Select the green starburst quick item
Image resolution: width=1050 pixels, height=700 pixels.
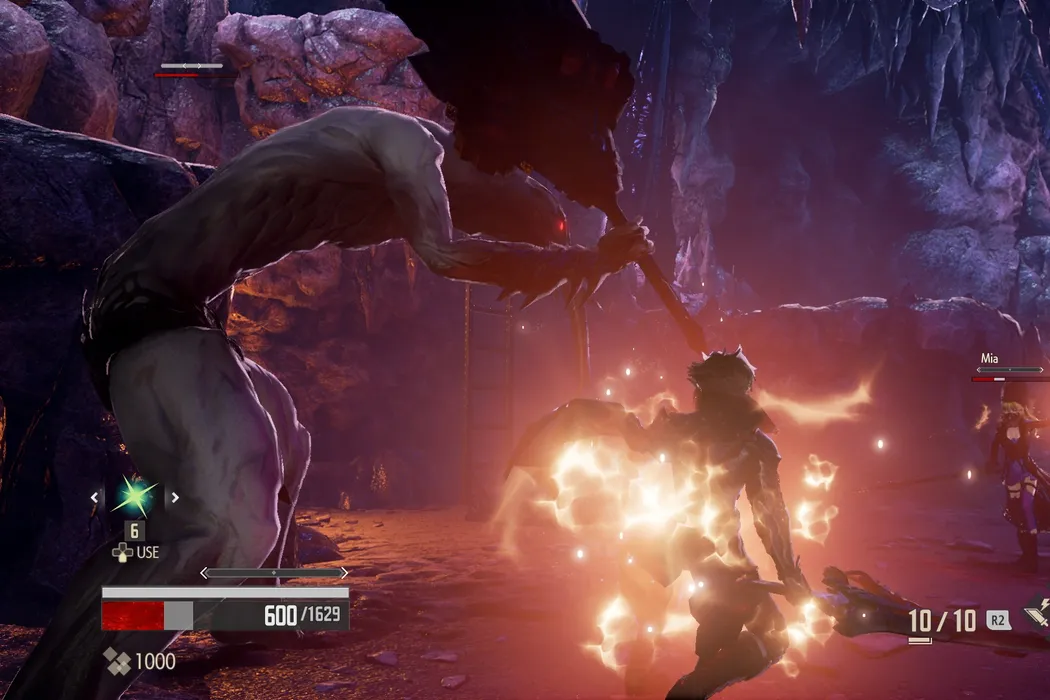[x=134, y=496]
